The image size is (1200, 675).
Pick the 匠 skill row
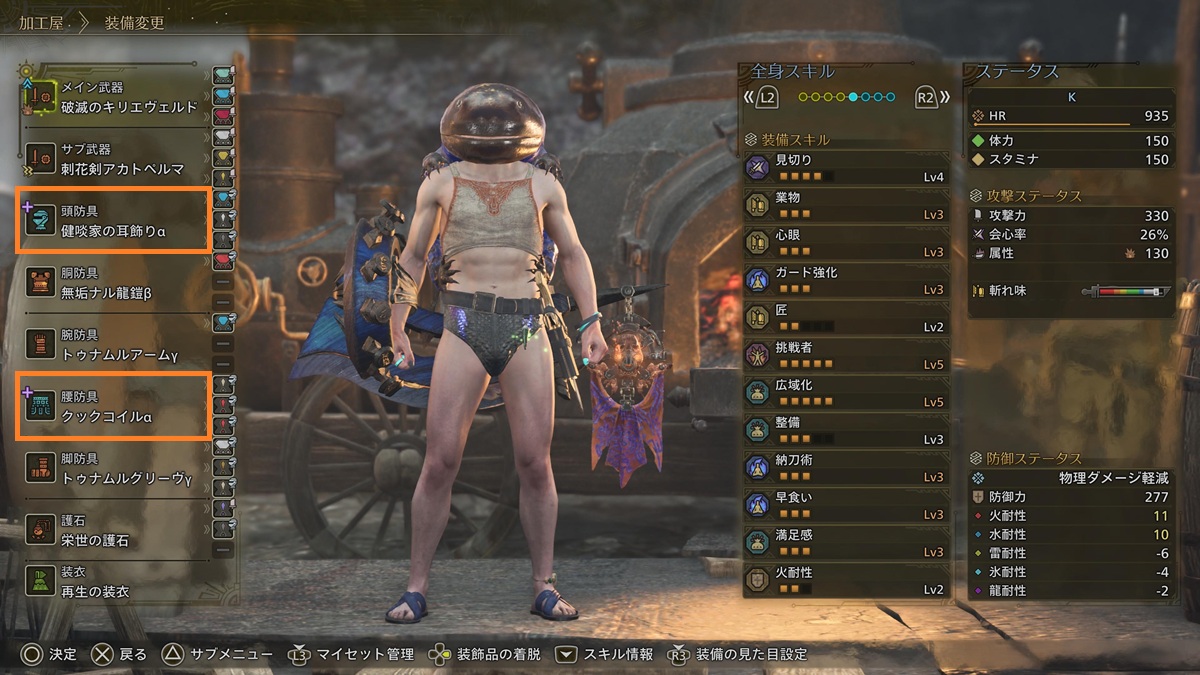click(x=845, y=318)
